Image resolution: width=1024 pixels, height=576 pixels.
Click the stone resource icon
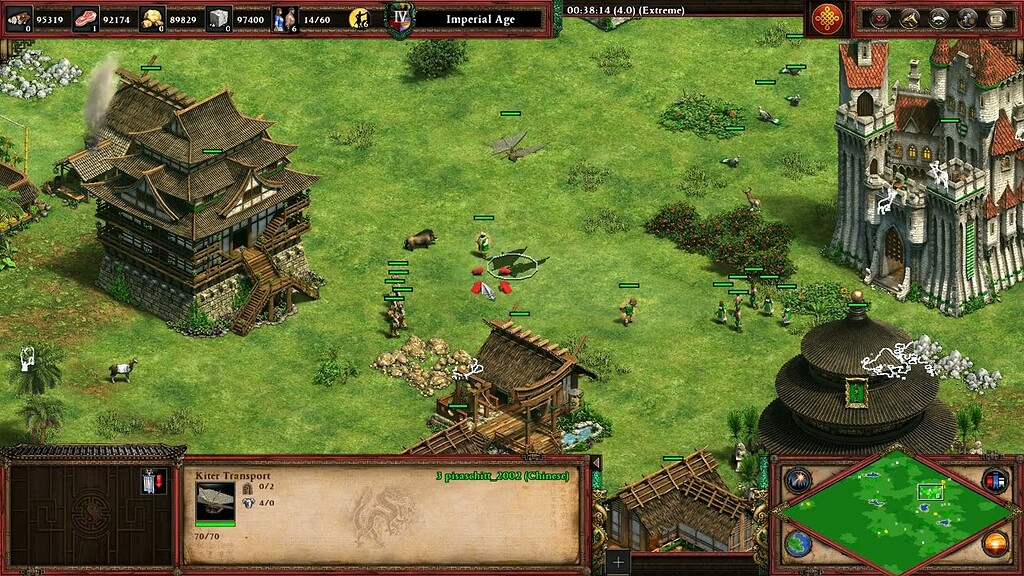[219, 18]
